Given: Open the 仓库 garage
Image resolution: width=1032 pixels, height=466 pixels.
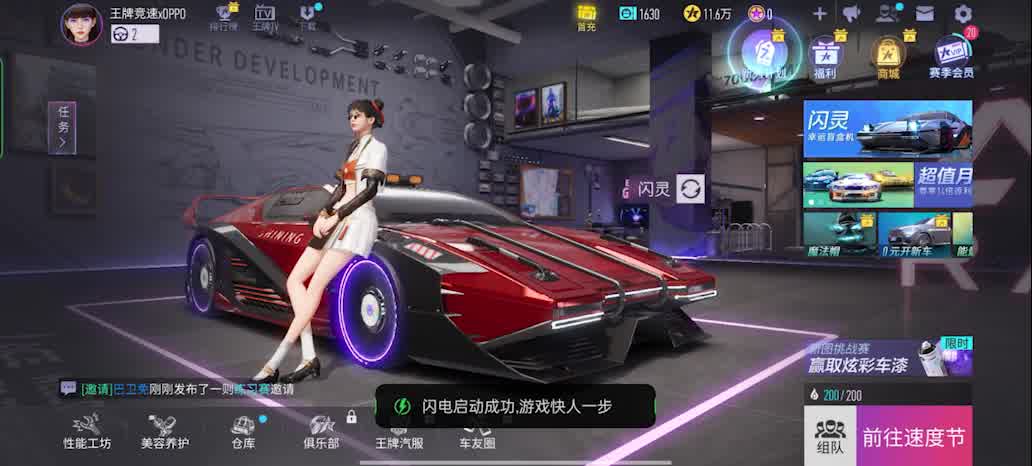Looking at the screenshot, I should tap(243, 432).
